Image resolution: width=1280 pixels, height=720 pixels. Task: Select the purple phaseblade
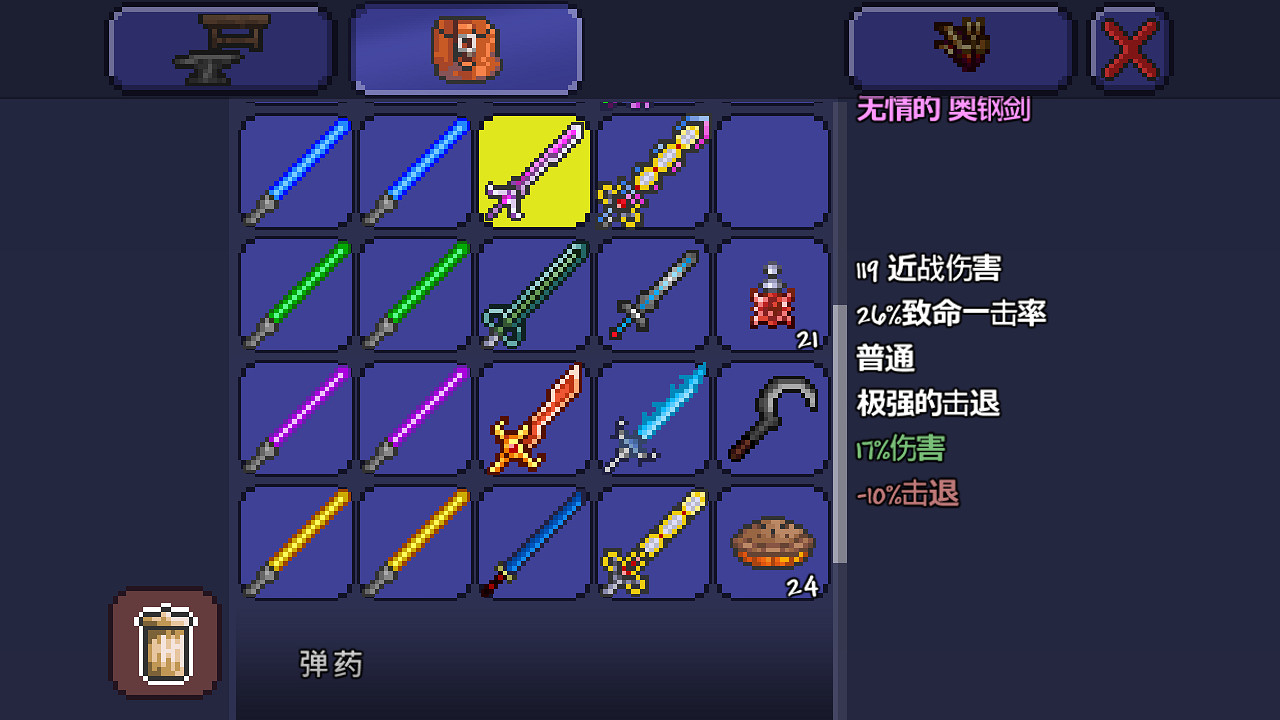[293, 420]
